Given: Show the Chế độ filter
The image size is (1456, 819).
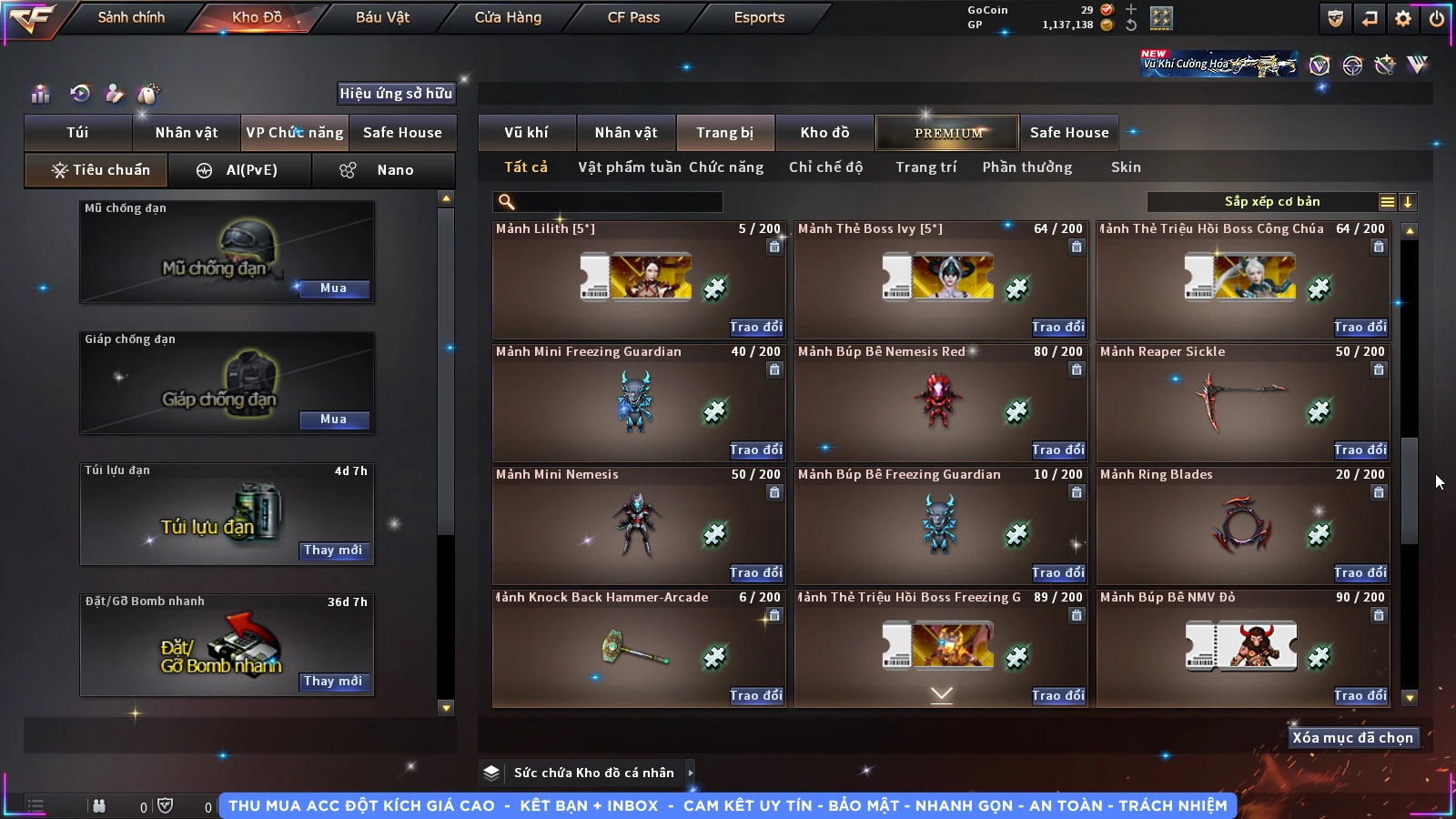Looking at the screenshot, I should [825, 167].
